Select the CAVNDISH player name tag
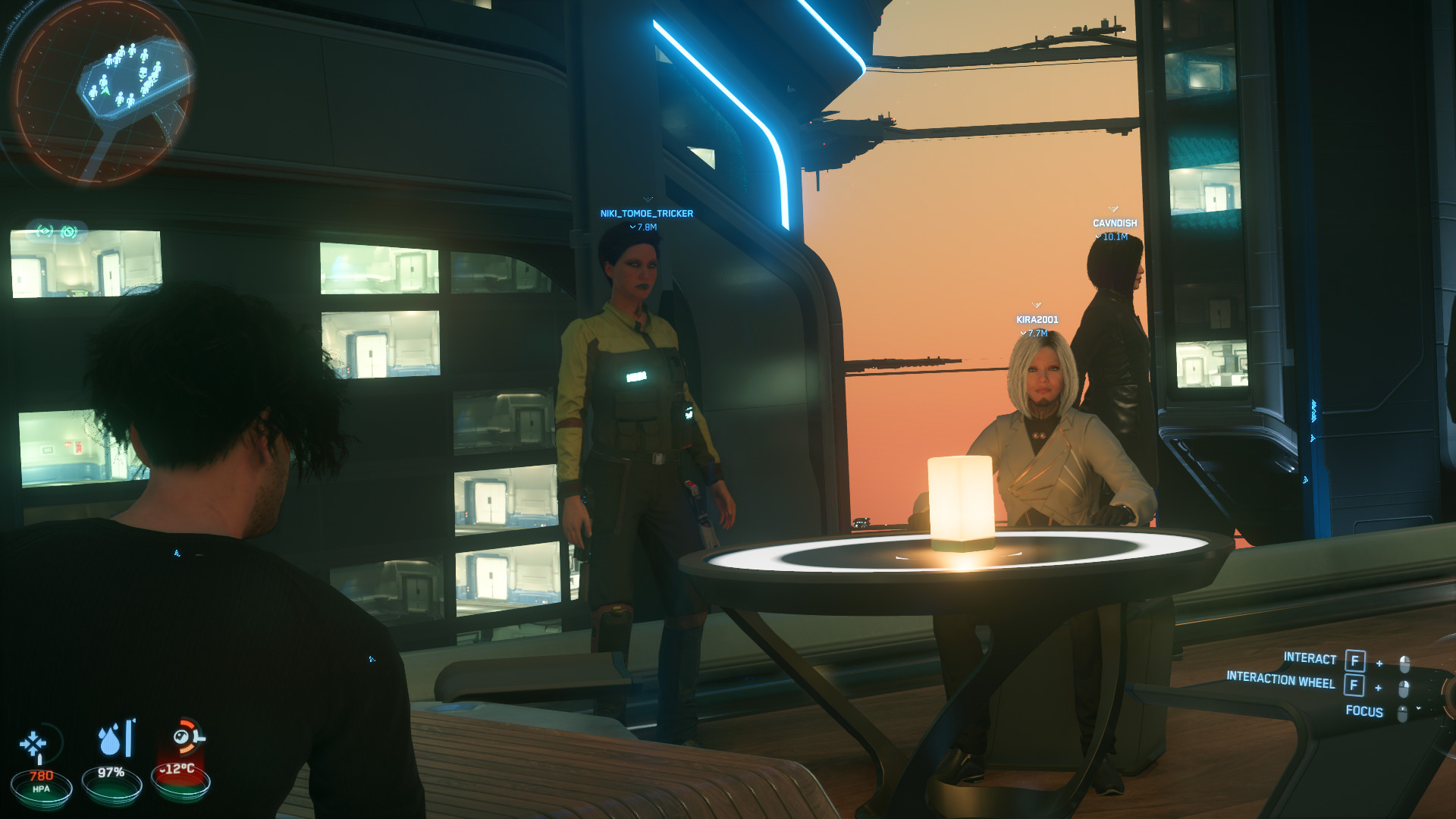This screenshot has width=1456, height=819. [1114, 224]
